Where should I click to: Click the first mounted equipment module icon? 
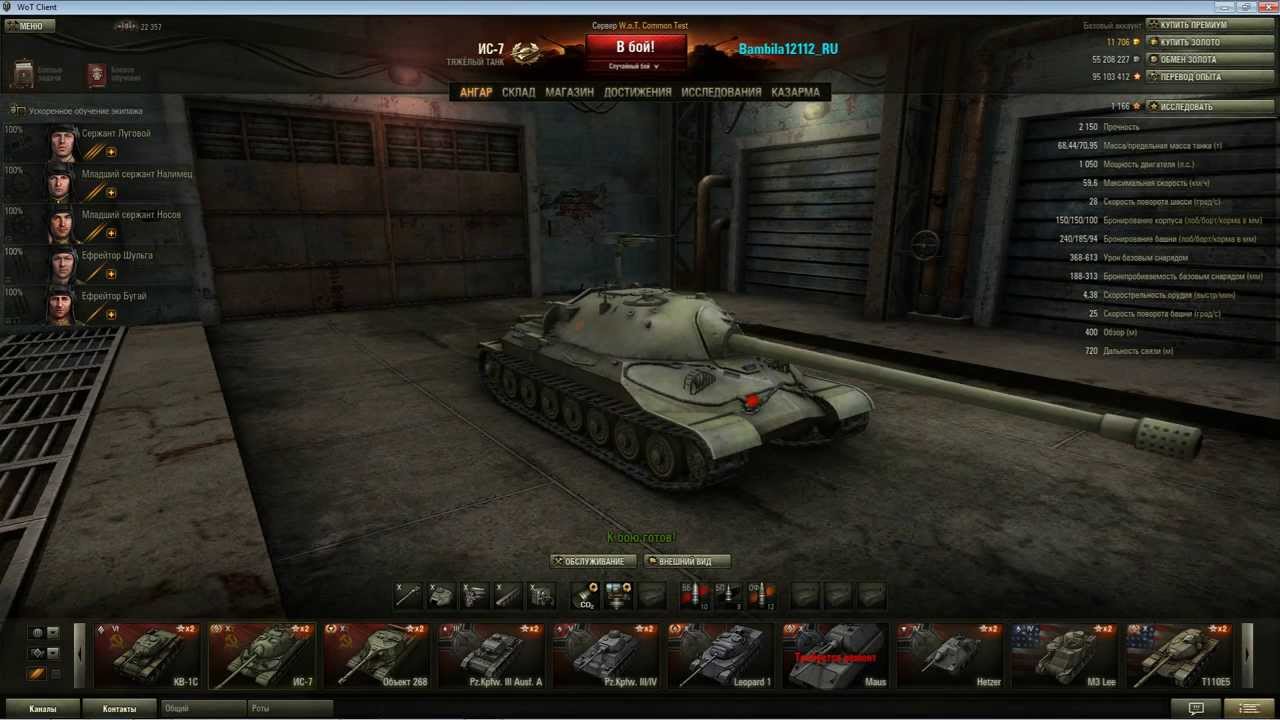pyautogui.click(x=407, y=596)
